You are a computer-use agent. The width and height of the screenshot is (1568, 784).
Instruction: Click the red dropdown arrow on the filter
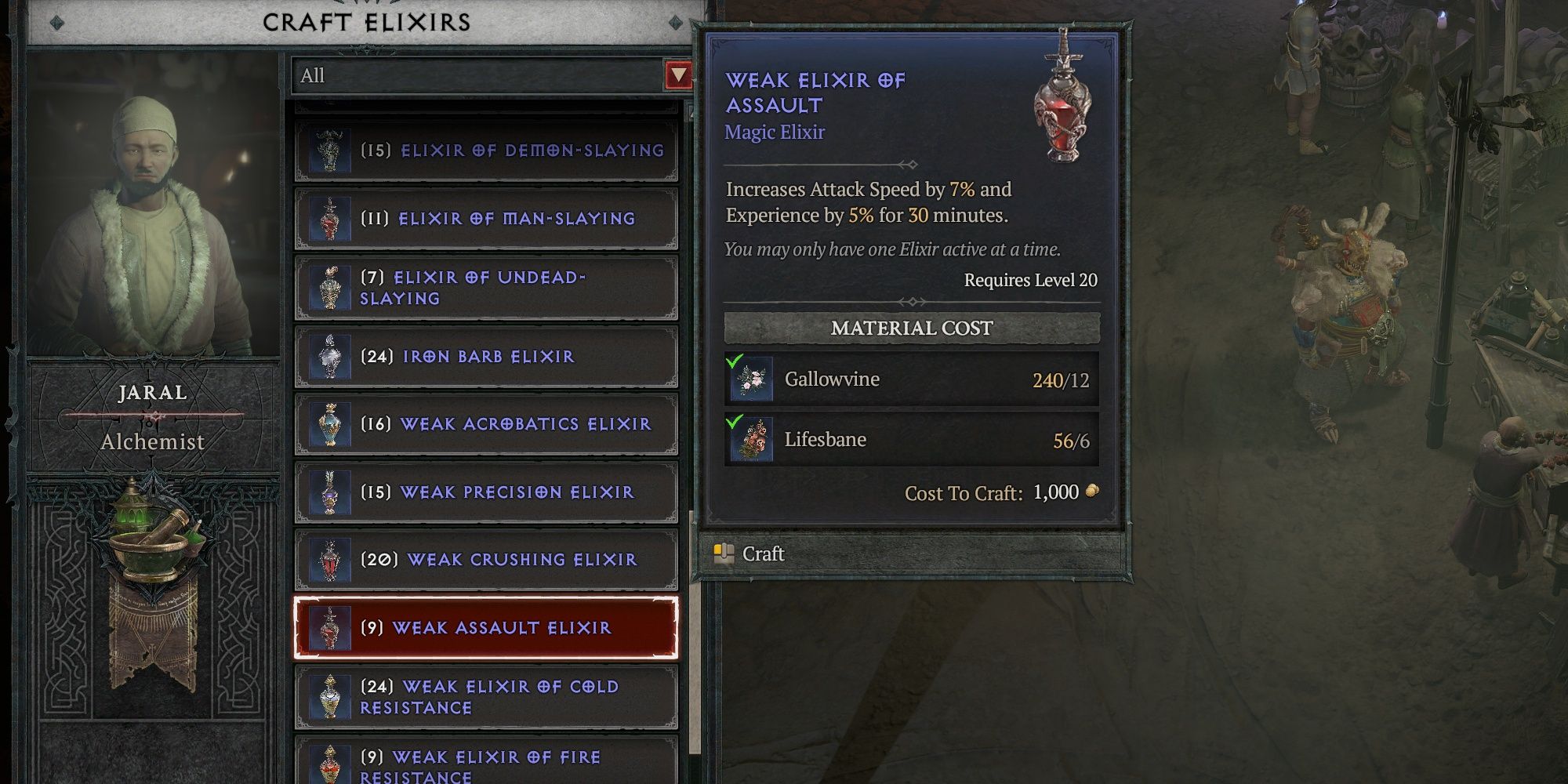[678, 75]
